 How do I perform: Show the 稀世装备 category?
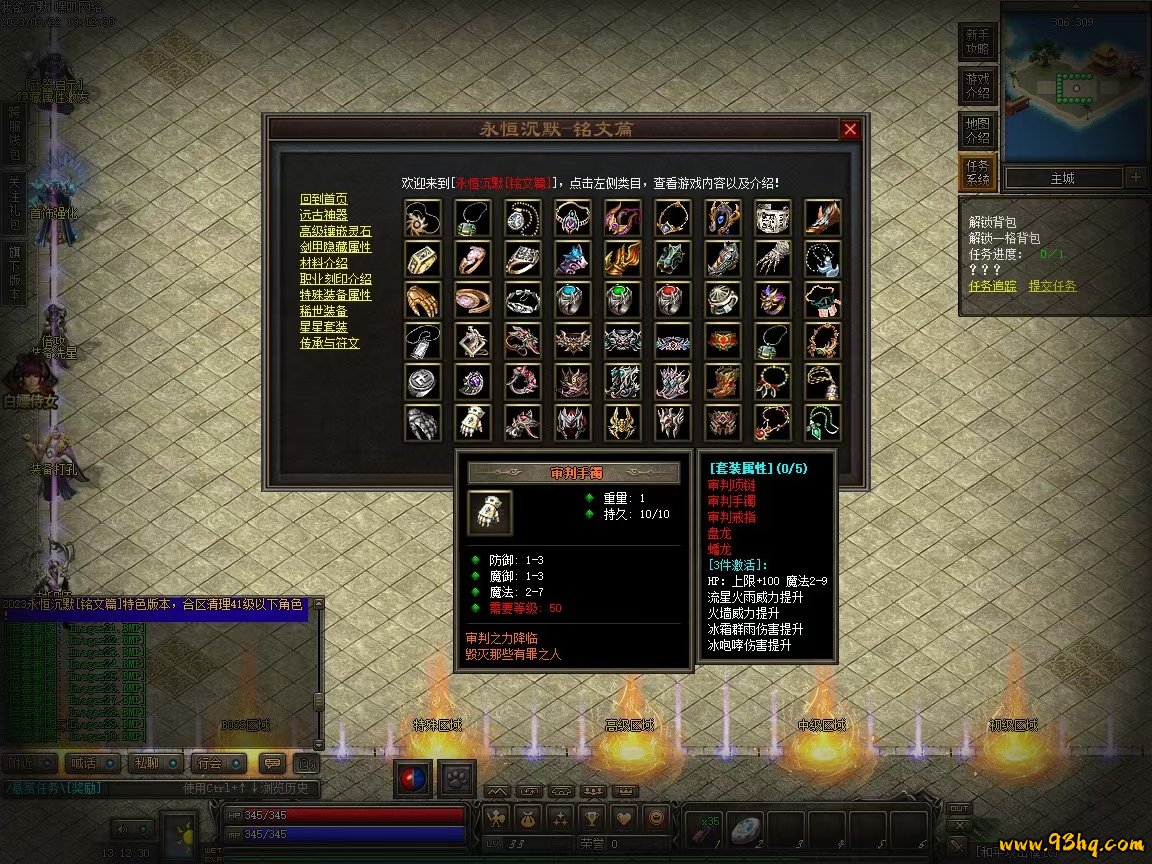(x=324, y=311)
